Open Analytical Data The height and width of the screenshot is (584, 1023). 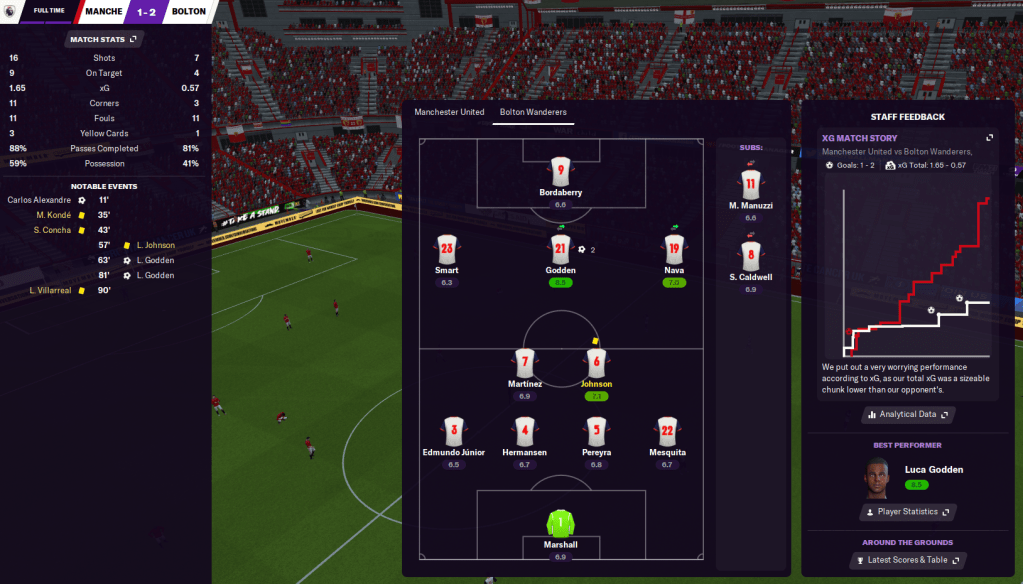pos(908,414)
